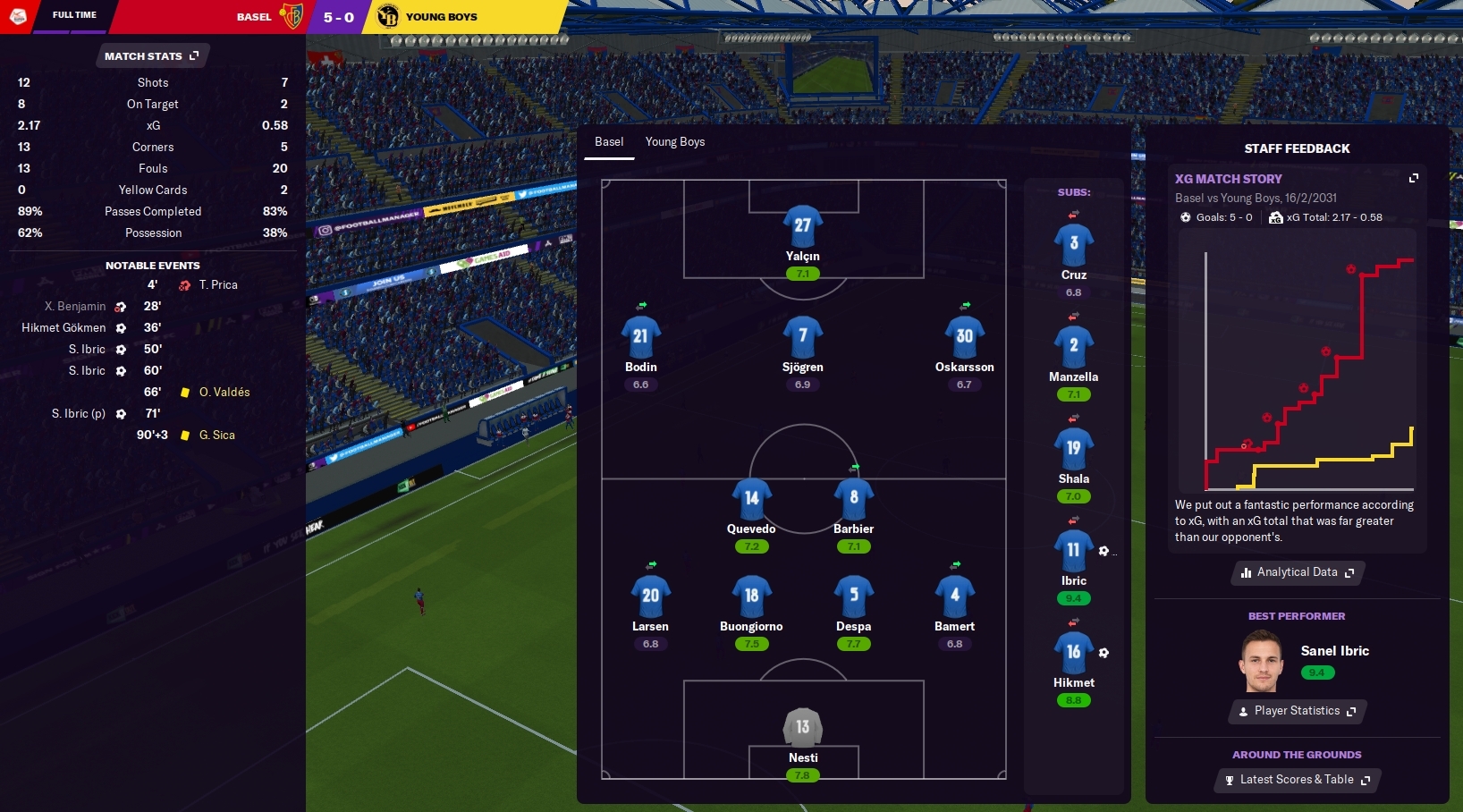Select the Basel lineup tab
The image size is (1463, 812).
coord(609,142)
